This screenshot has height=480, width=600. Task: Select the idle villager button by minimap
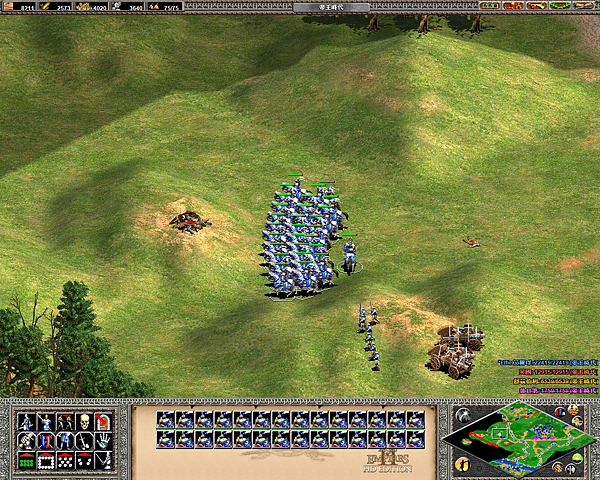pyautogui.click(x=461, y=464)
